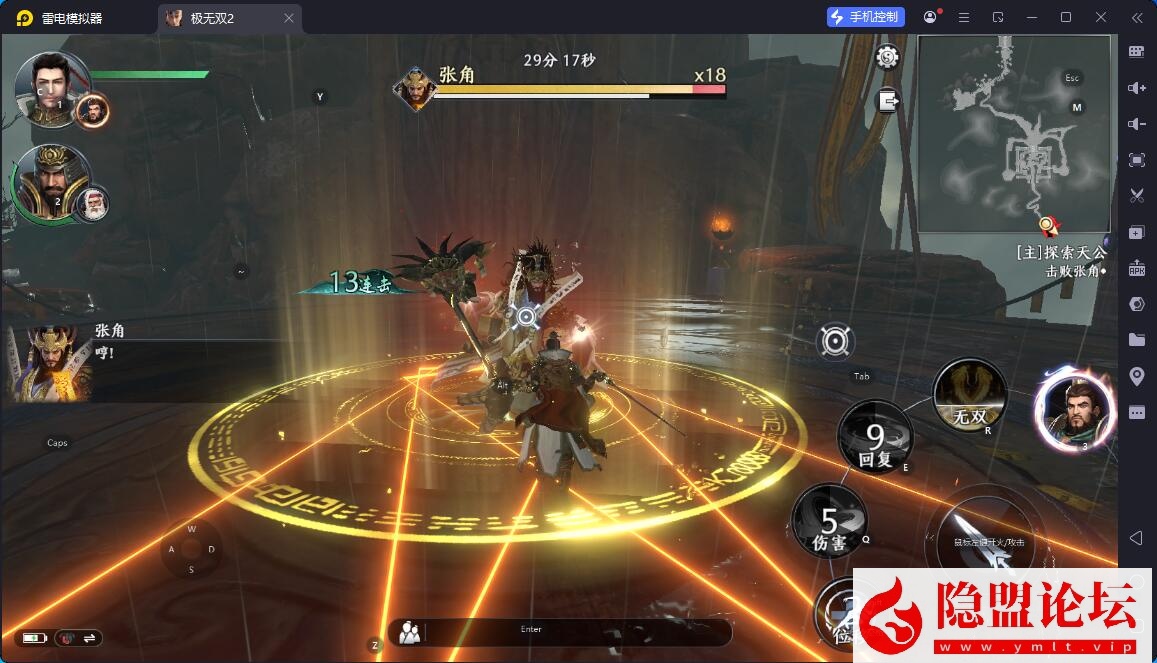
Task: Select the second party hero with gold helmet
Action: click(x=50, y=185)
